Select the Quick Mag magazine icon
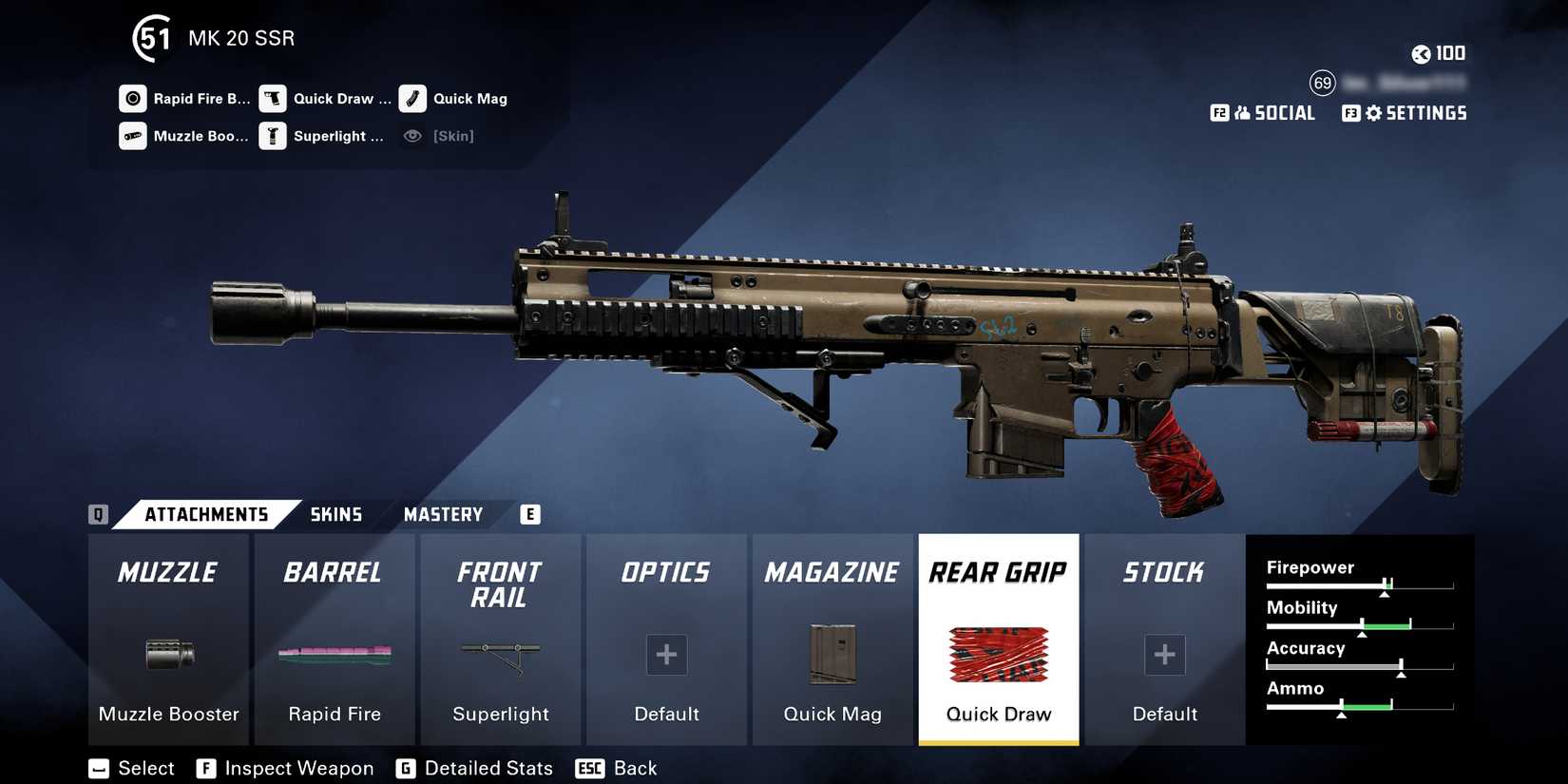 tap(832, 655)
